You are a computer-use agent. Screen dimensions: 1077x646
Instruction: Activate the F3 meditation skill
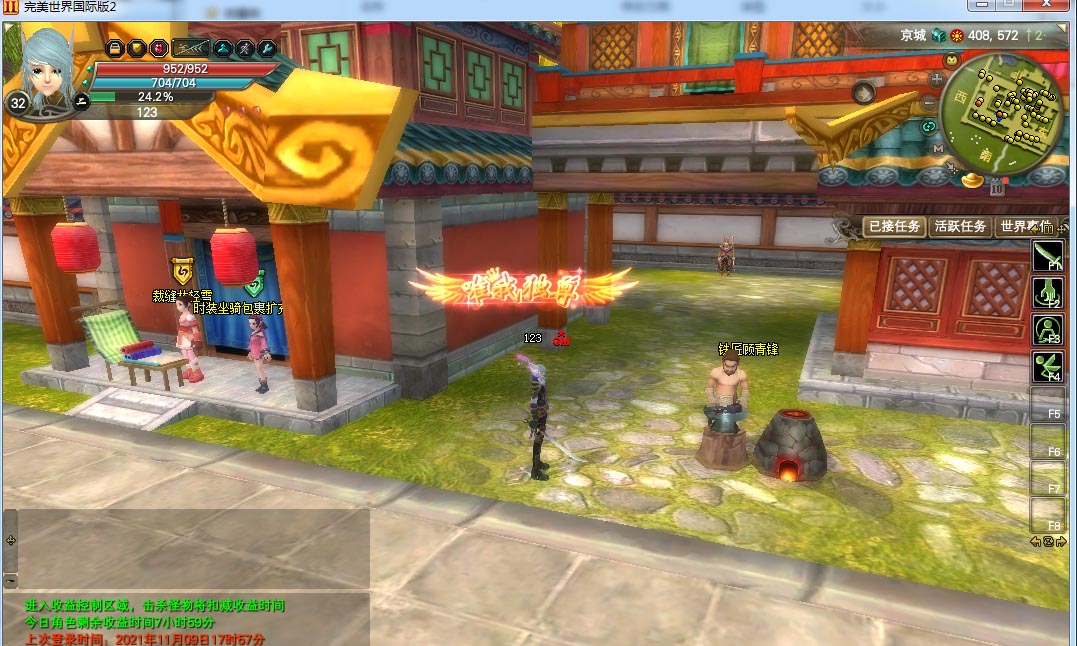1047,330
